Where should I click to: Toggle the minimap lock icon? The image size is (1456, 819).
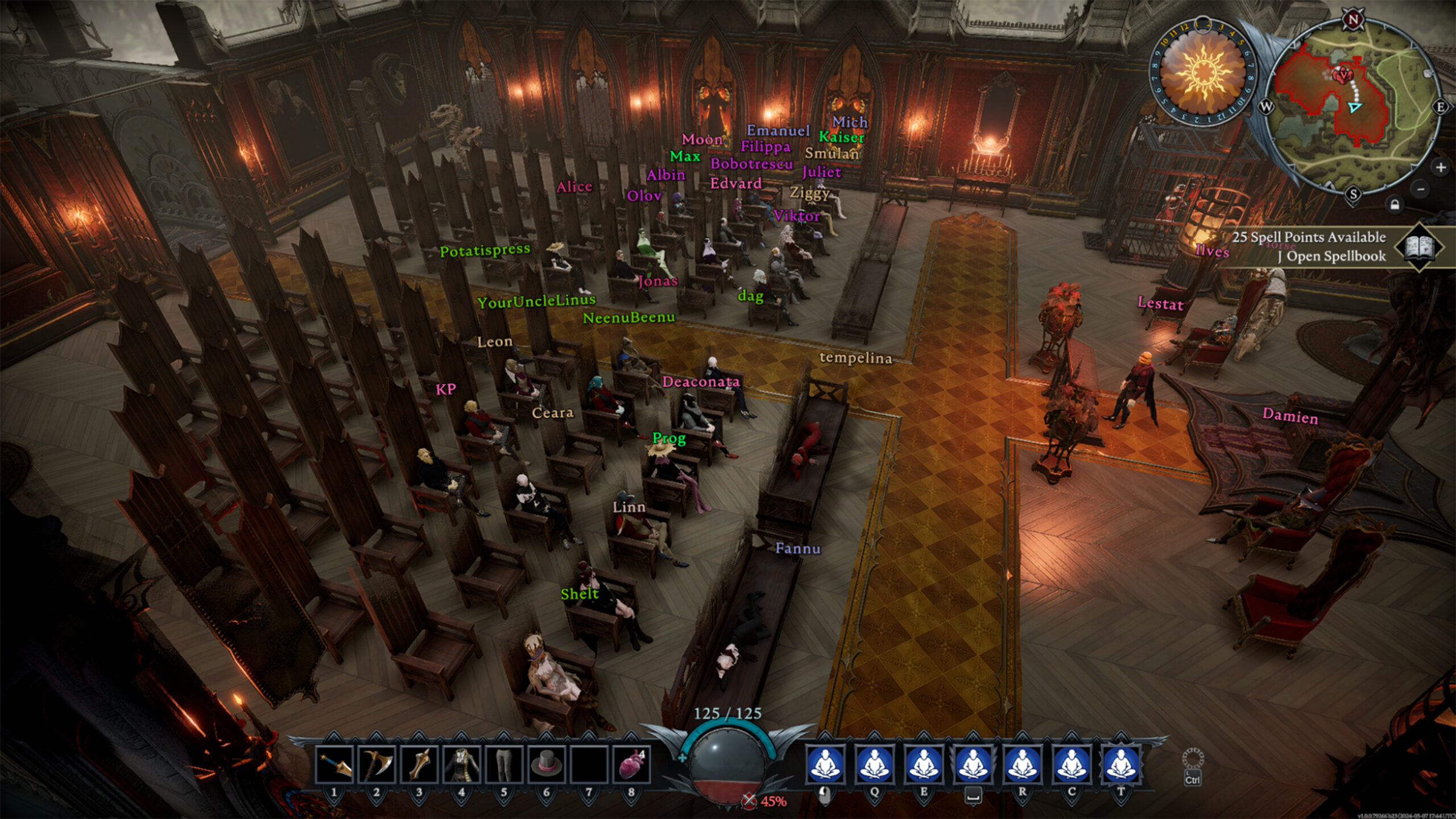tap(1395, 204)
